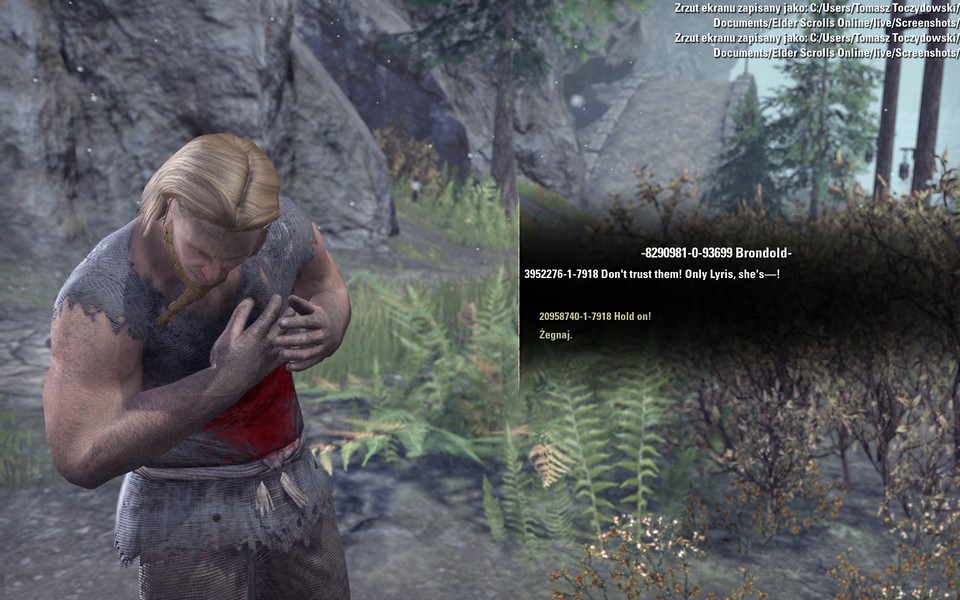The image size is (960, 600).
Task: Select the "Żegnaj." goodbye option
Action: 556,335
